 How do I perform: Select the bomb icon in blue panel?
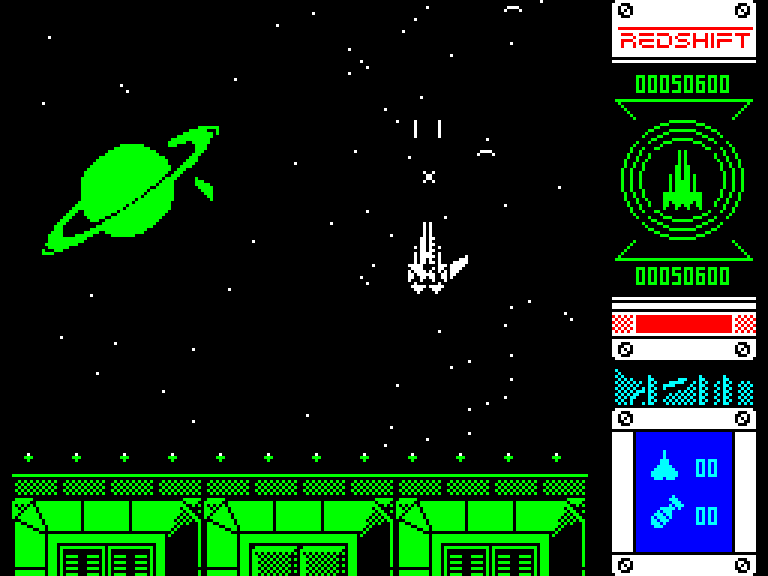coord(665,512)
